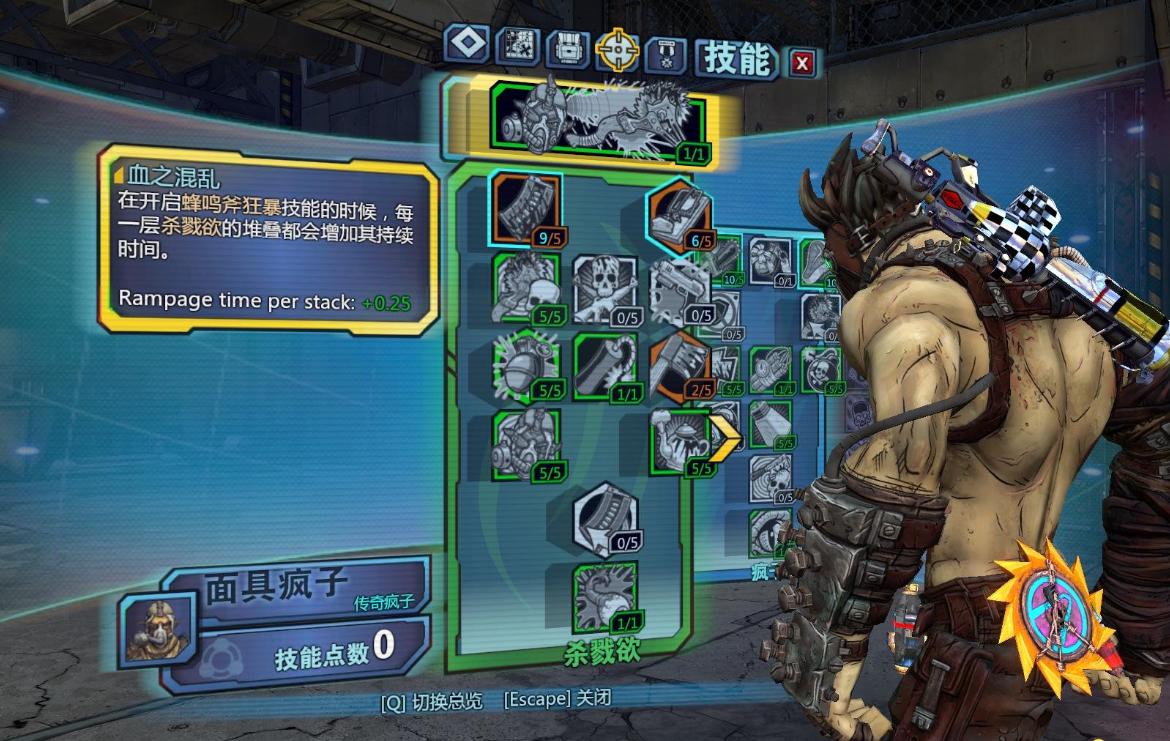Choose the orange 6/5 hexagon skill
Viewport: 1170px width, 741px height.
(x=680, y=214)
